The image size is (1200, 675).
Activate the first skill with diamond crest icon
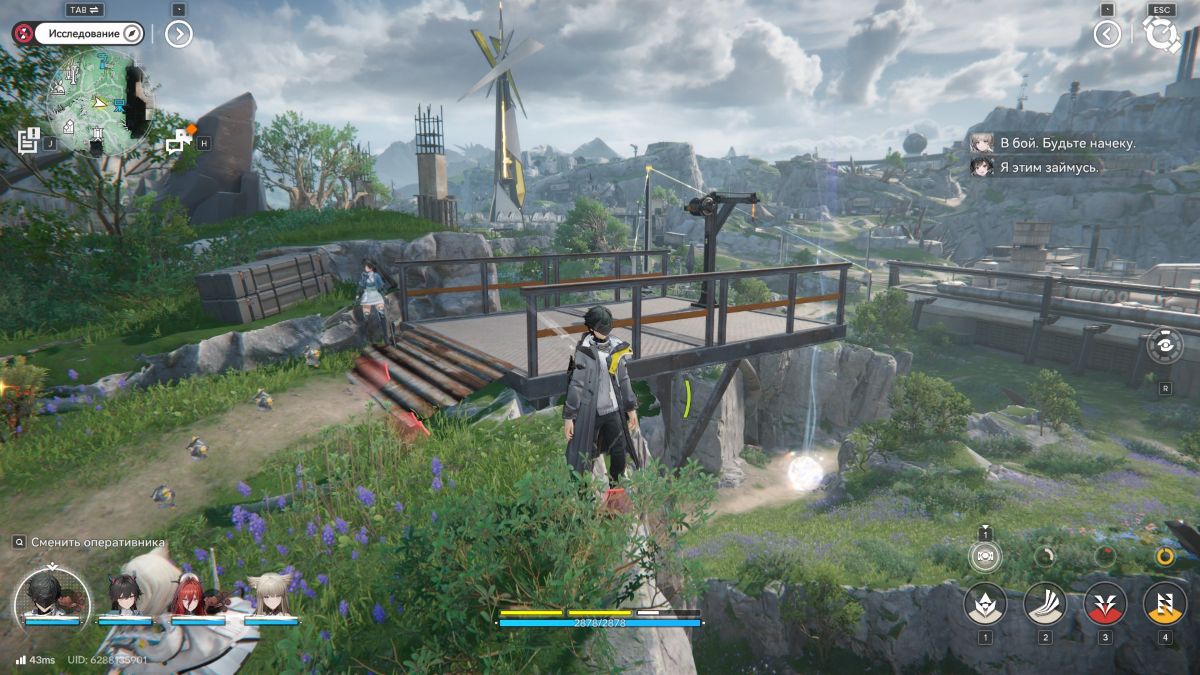(x=985, y=603)
